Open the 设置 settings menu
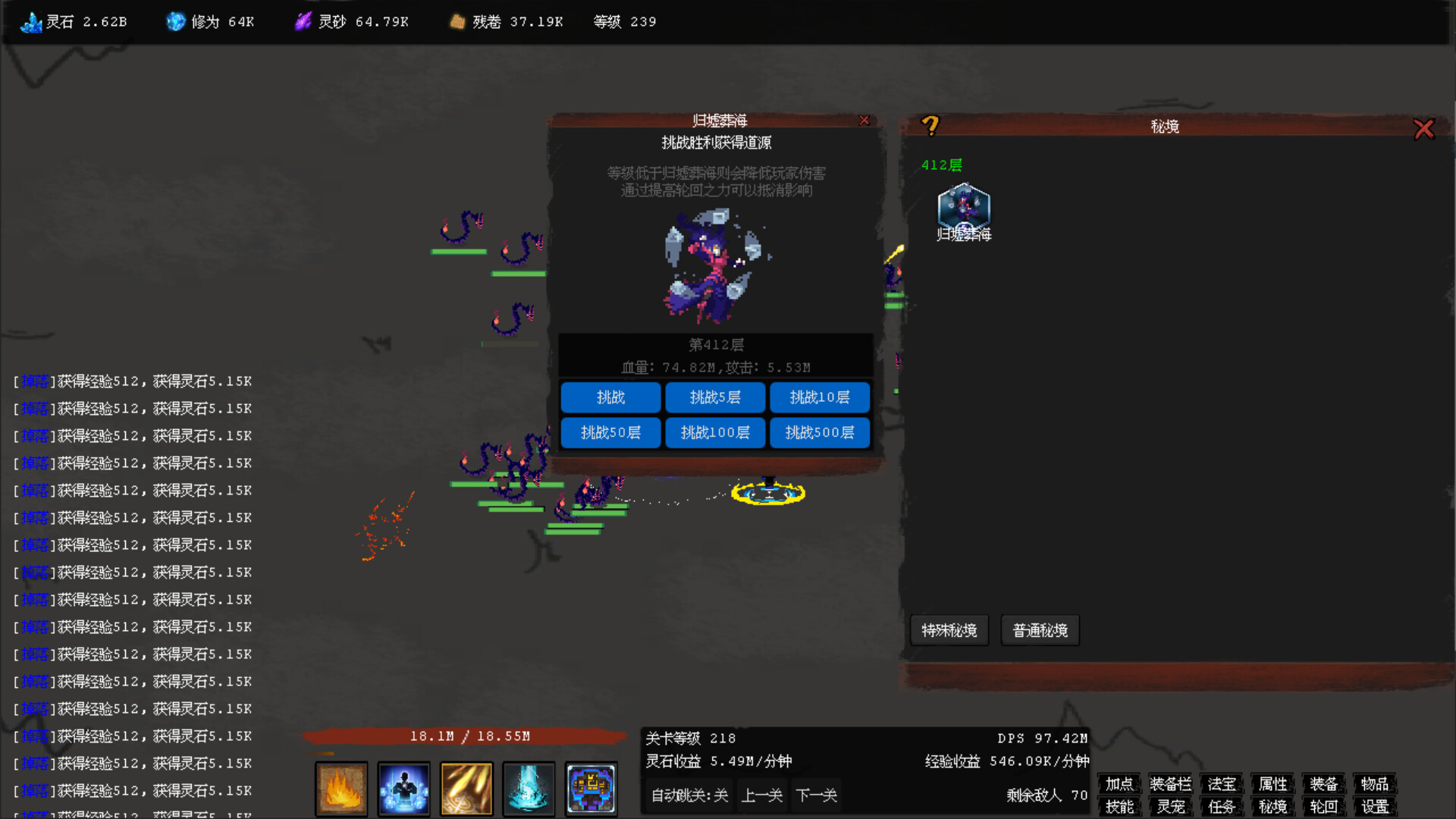 point(1374,807)
